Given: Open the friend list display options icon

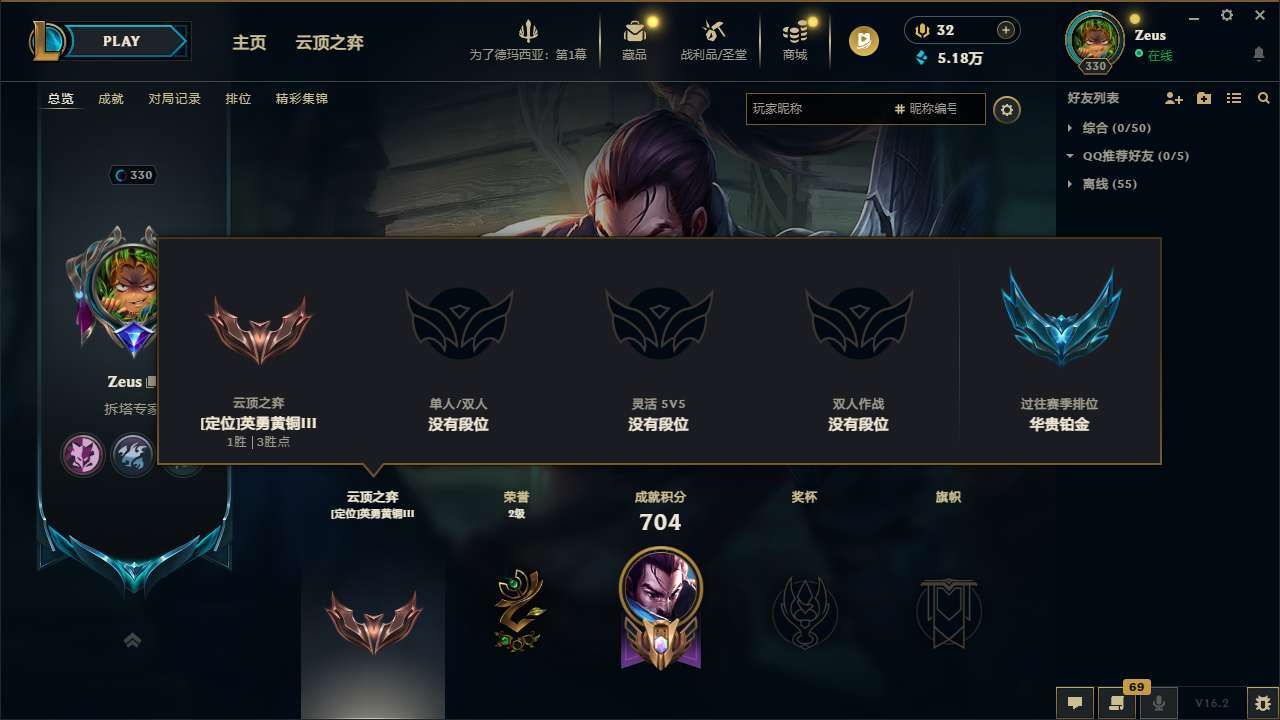Looking at the screenshot, I should click(1233, 98).
